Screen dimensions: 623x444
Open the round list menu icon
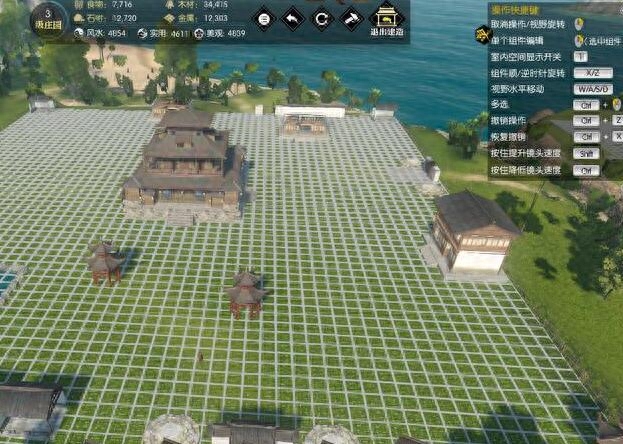pyautogui.click(x=263, y=18)
